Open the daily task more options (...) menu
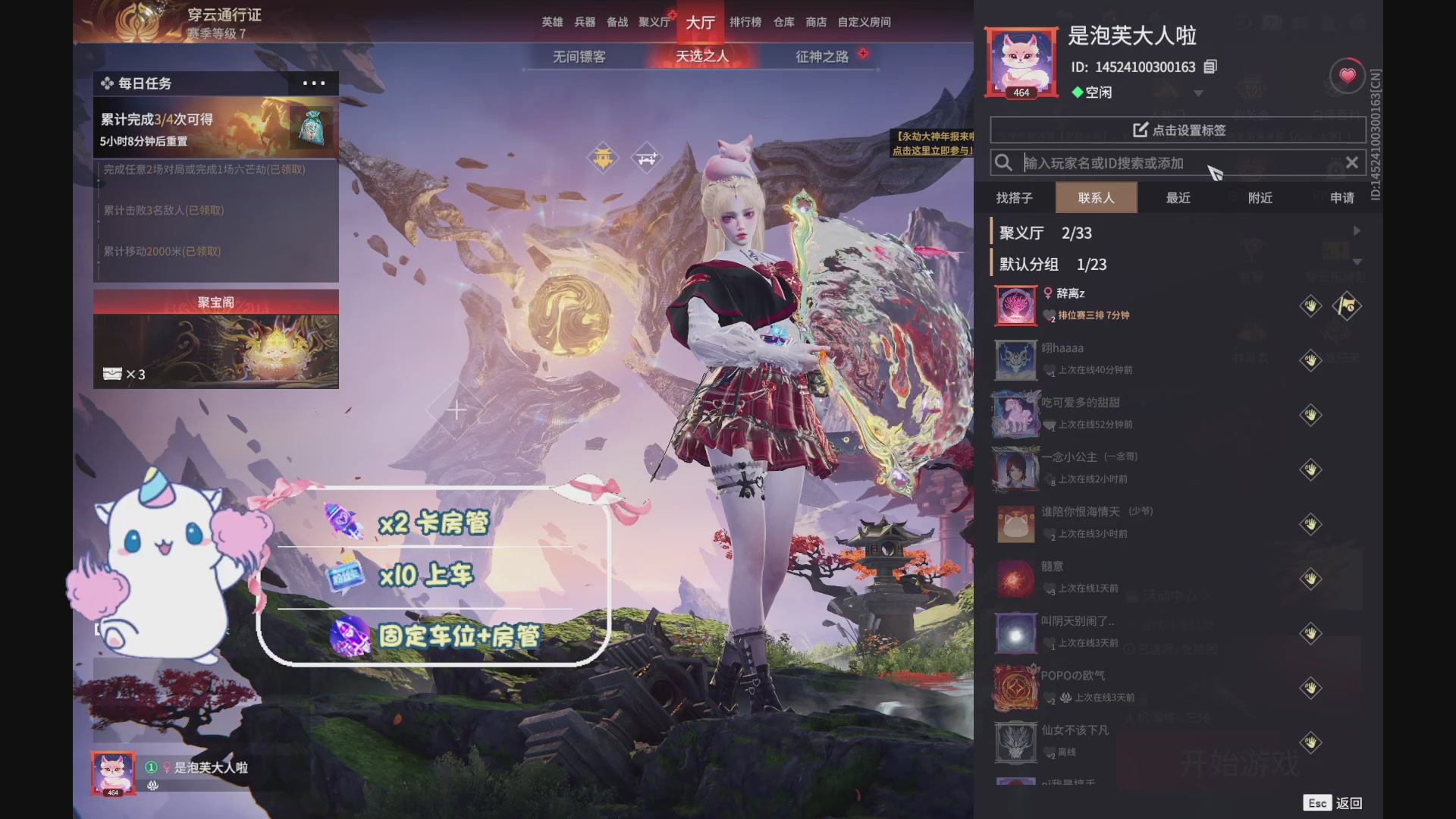Screen dimensions: 1456x819 [313, 83]
